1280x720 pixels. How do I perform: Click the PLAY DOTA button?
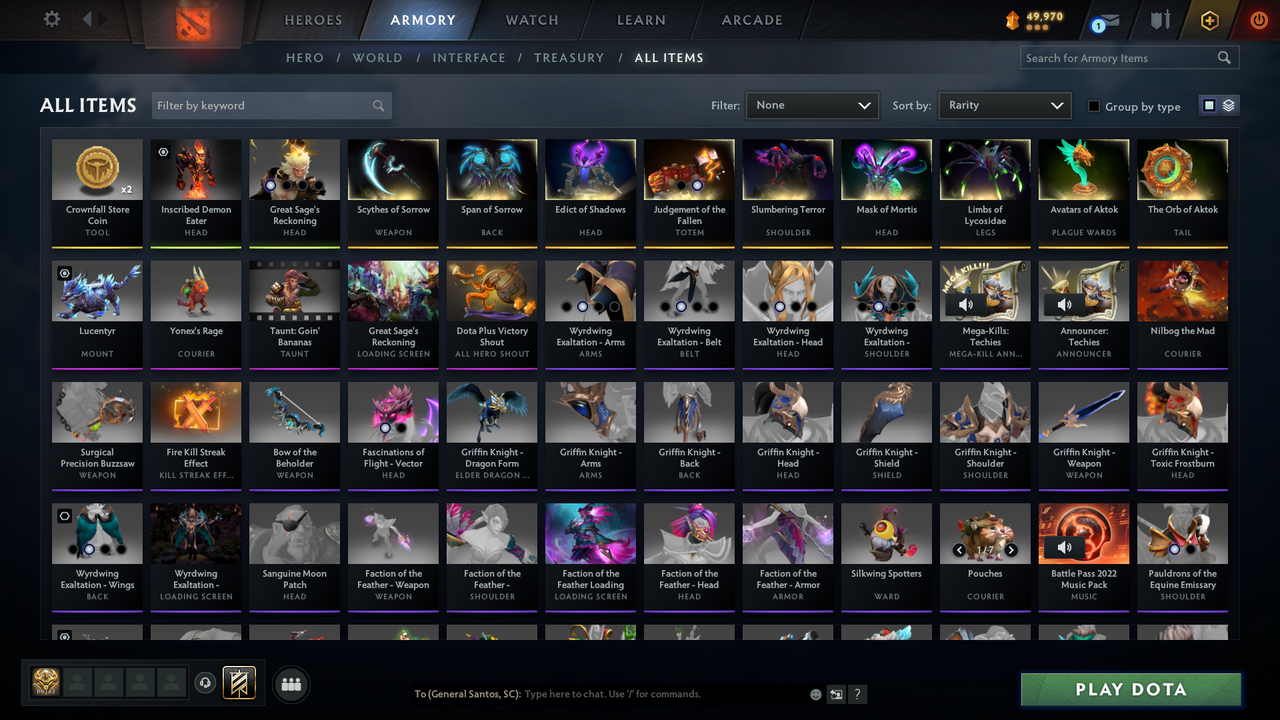coord(1130,689)
